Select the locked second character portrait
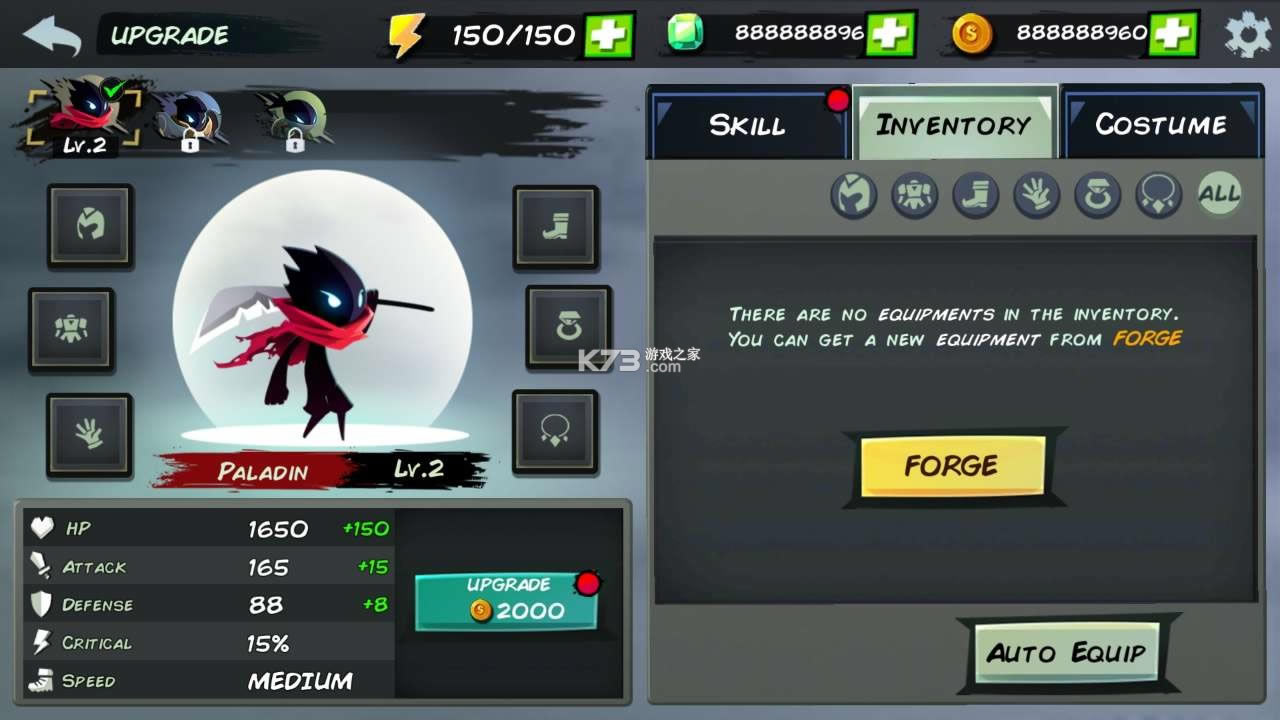 185,115
